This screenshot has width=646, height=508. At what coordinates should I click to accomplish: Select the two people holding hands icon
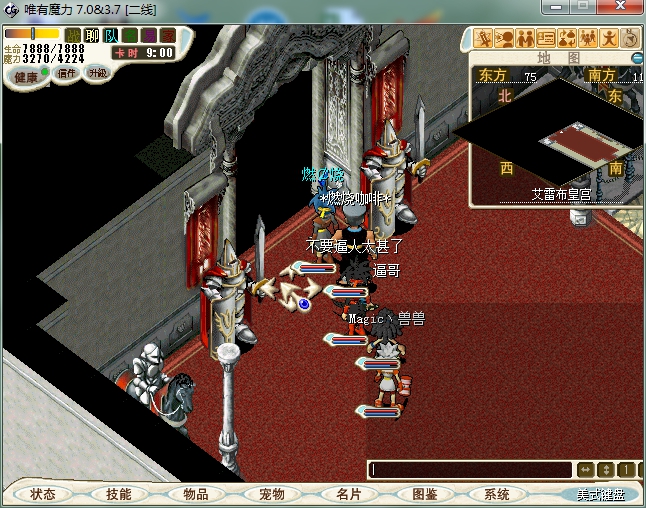click(x=524, y=39)
